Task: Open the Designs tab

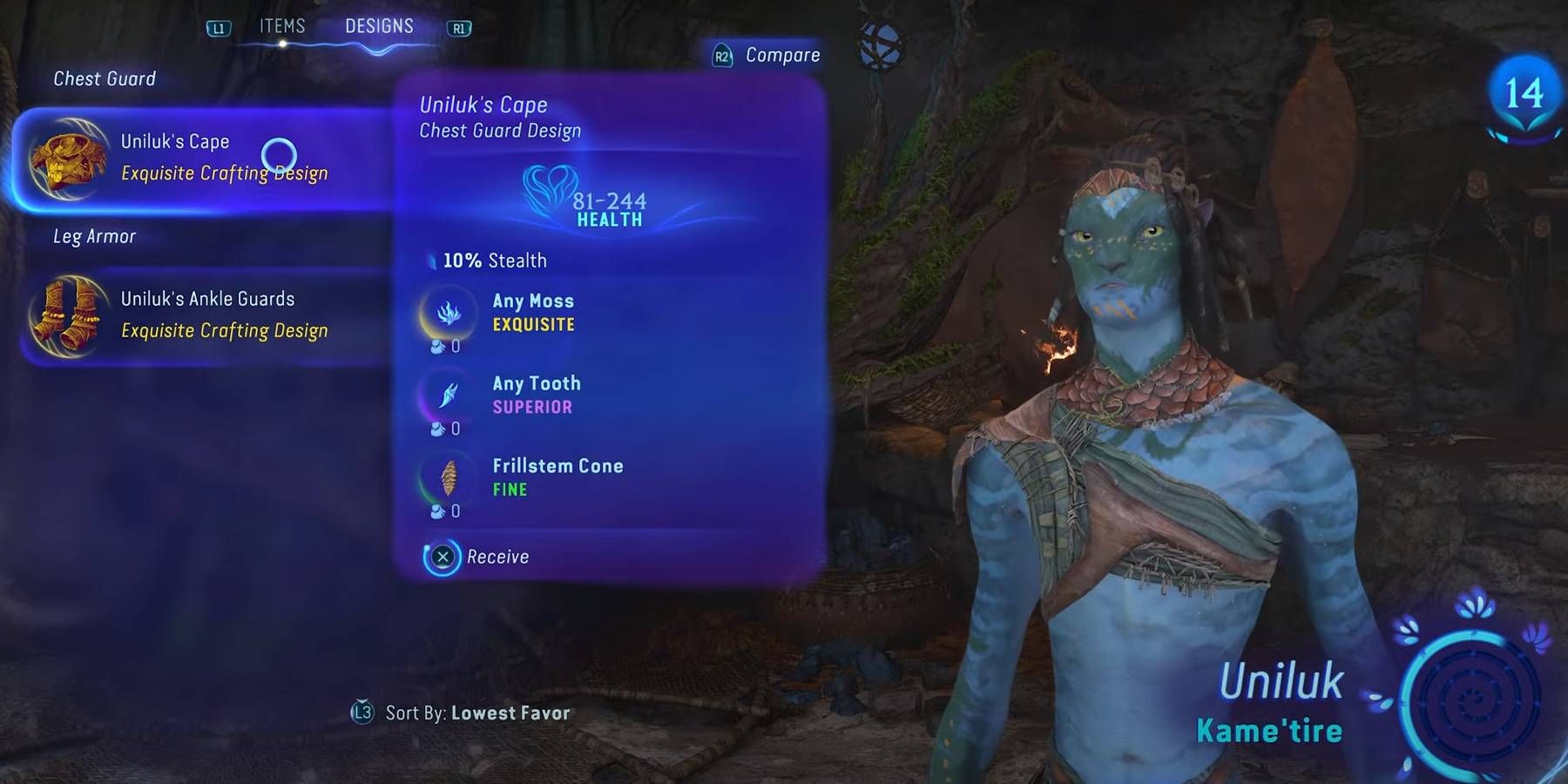Action: (x=379, y=27)
